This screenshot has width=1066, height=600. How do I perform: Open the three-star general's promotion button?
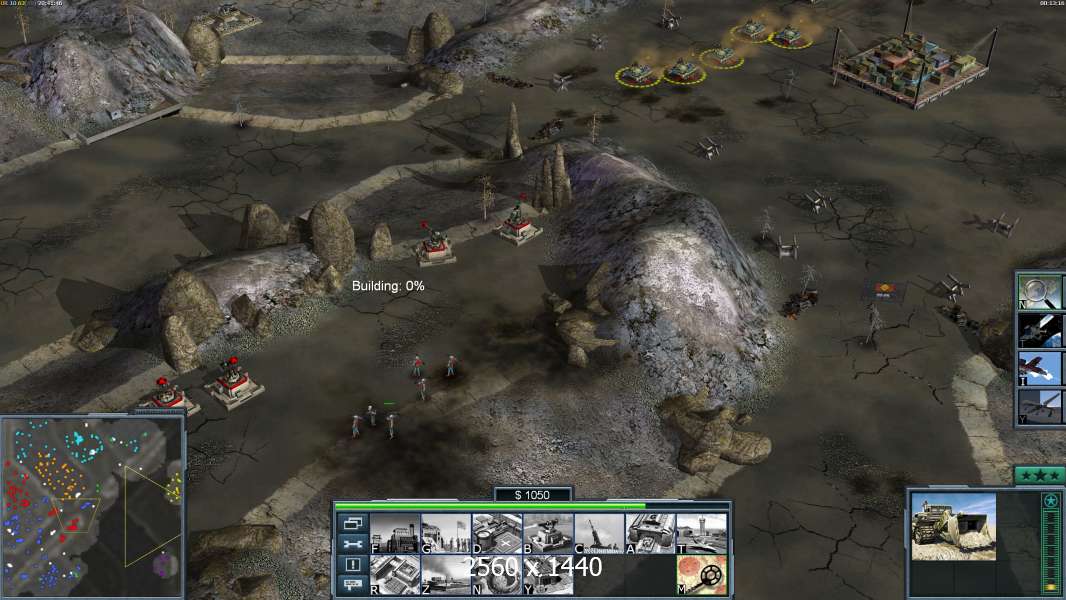1039,475
